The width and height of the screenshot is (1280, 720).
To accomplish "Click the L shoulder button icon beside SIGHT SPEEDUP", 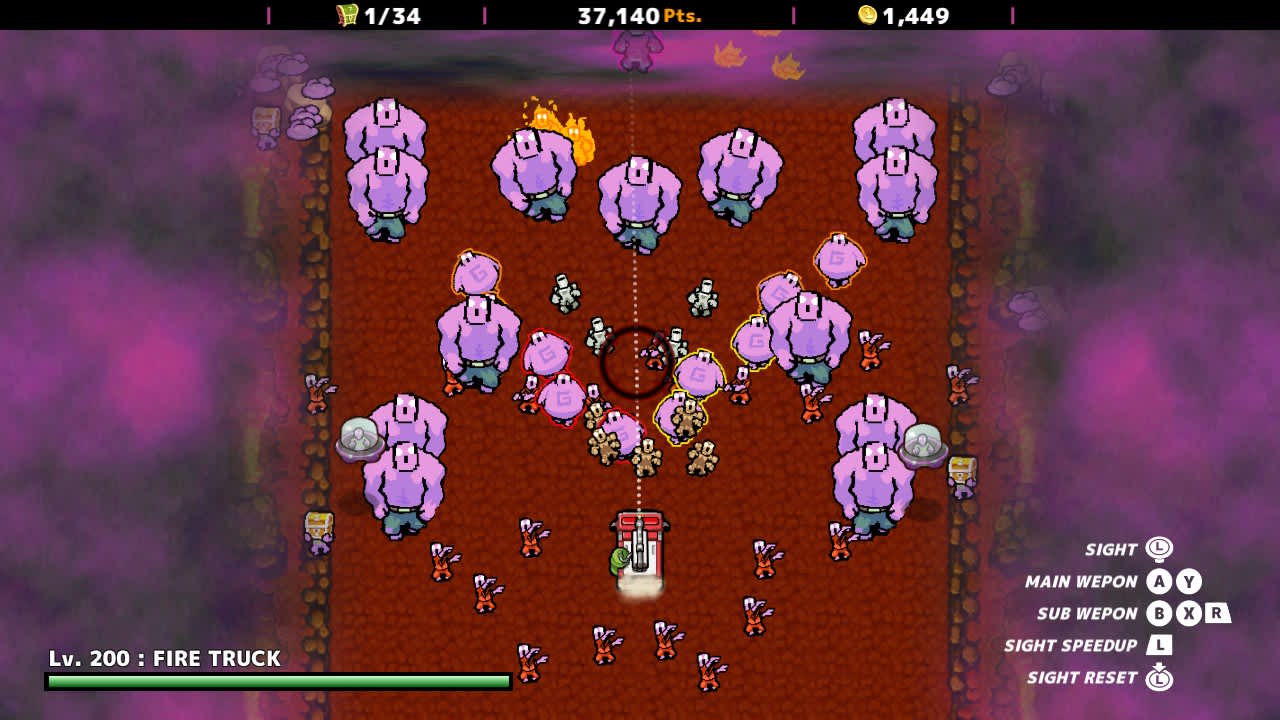I will pyautogui.click(x=1161, y=646).
